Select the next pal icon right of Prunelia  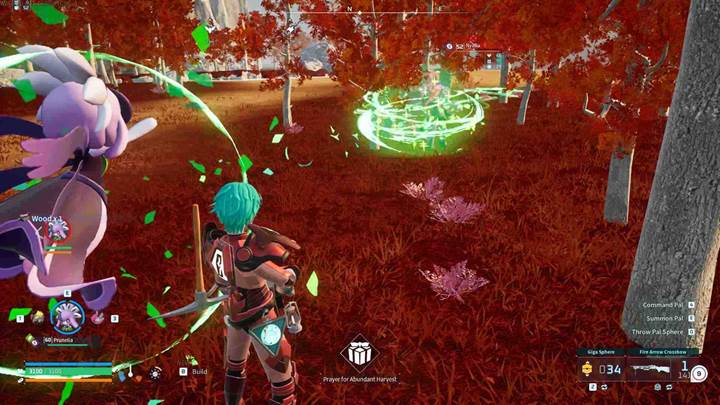pos(98,317)
